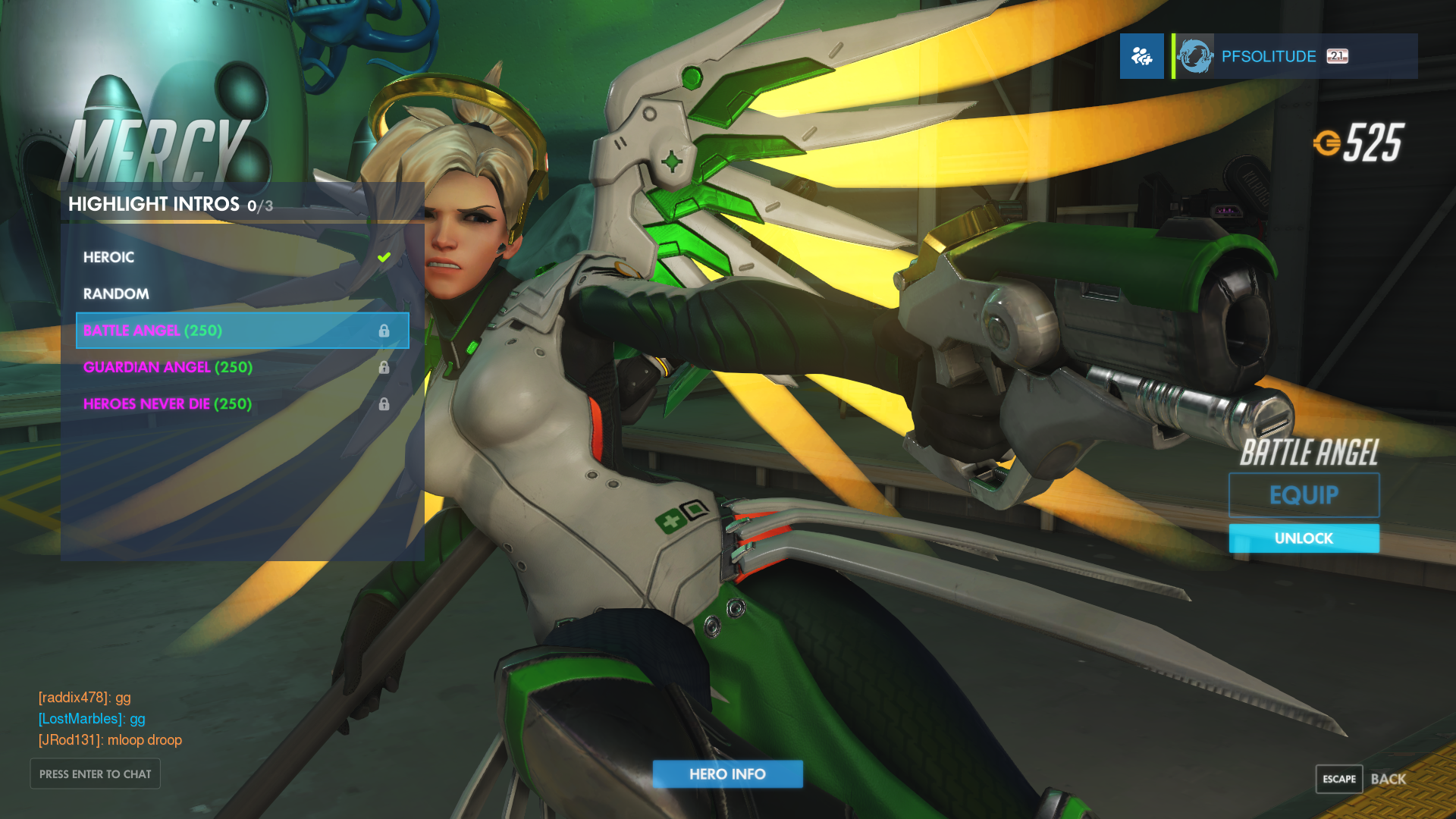Open the Hero Info panel
Screen dimensions: 1456x819
coord(727,773)
